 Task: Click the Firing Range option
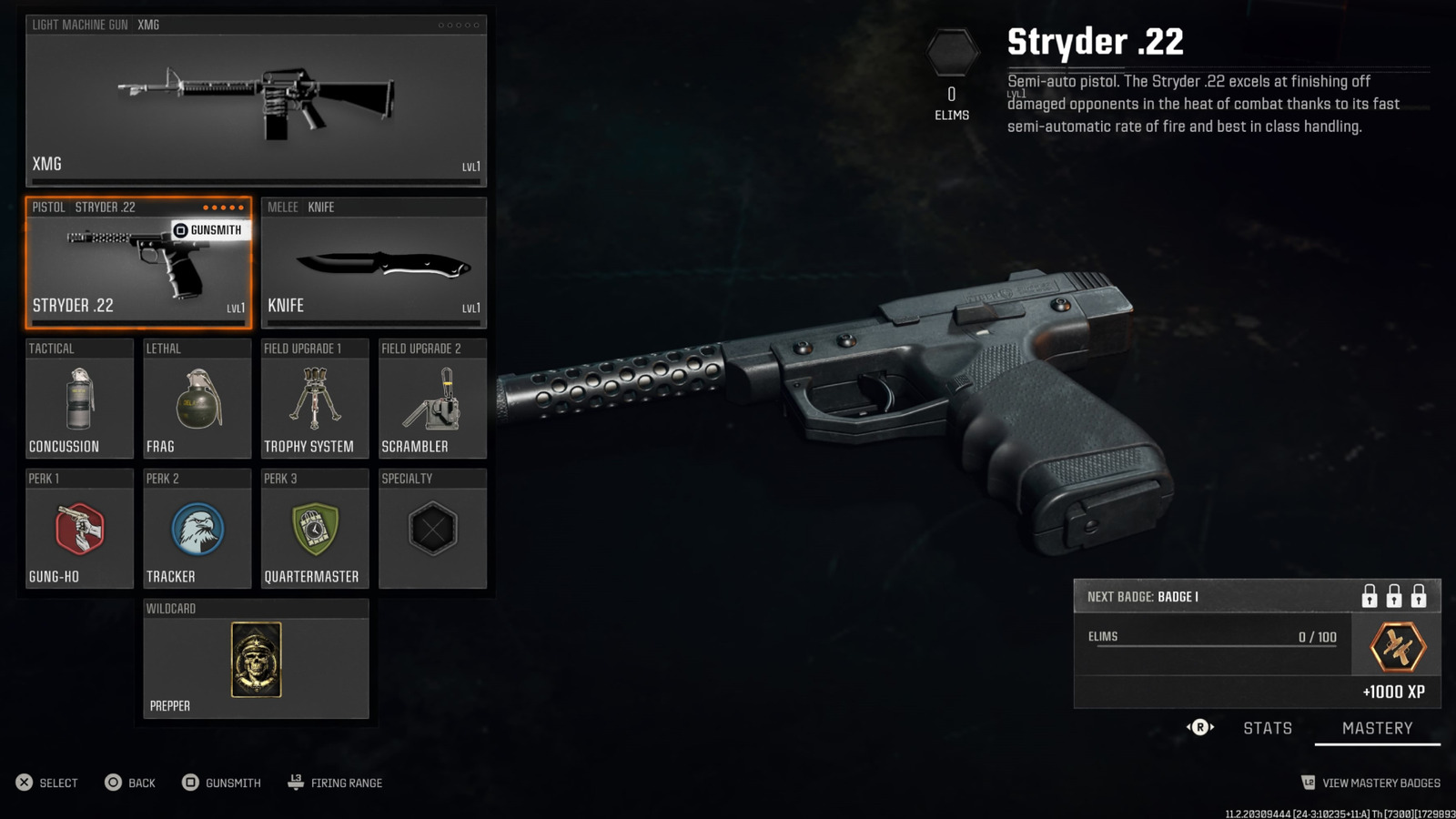tap(347, 783)
